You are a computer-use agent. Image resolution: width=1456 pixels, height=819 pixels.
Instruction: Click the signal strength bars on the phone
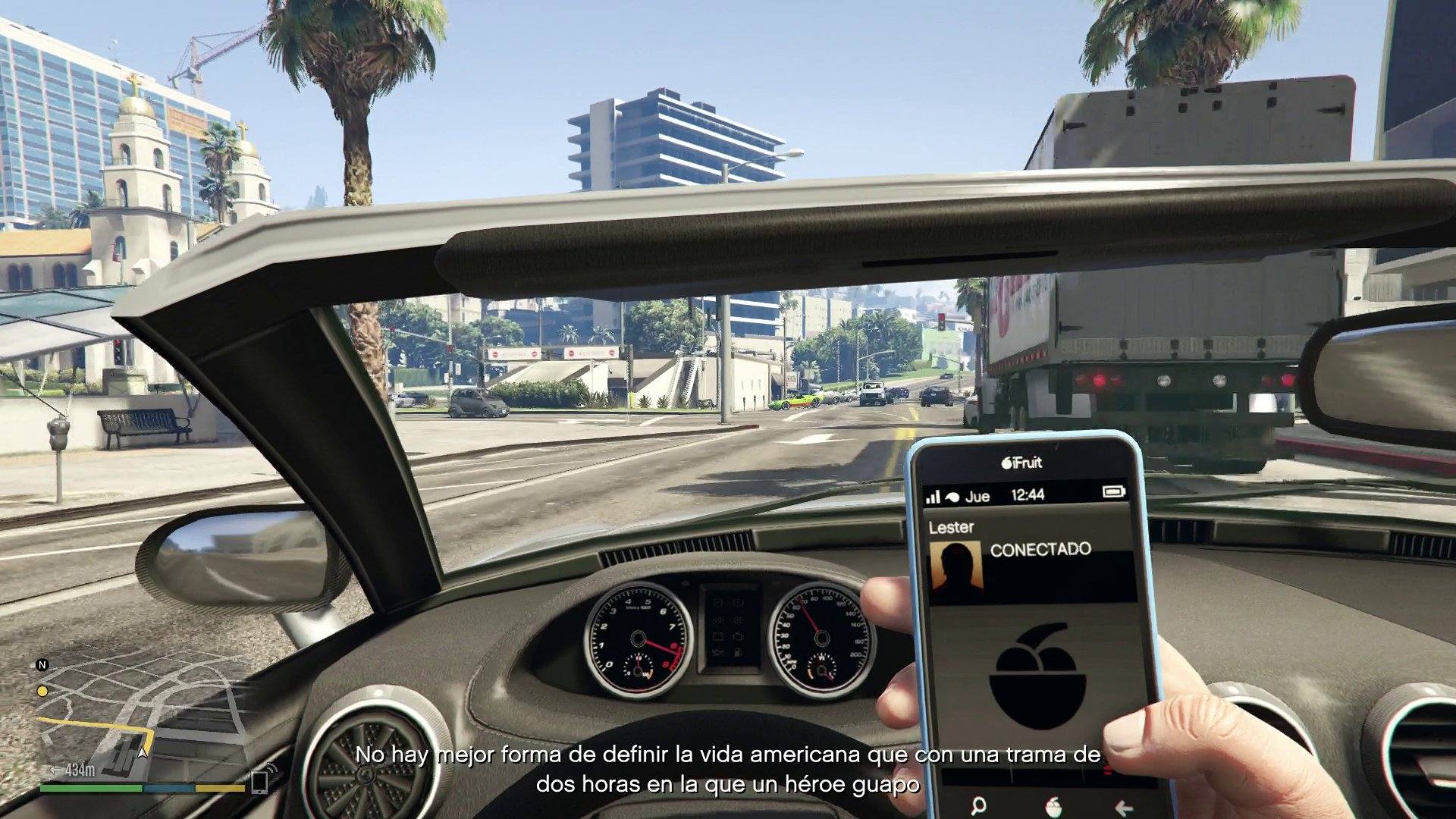coord(933,495)
